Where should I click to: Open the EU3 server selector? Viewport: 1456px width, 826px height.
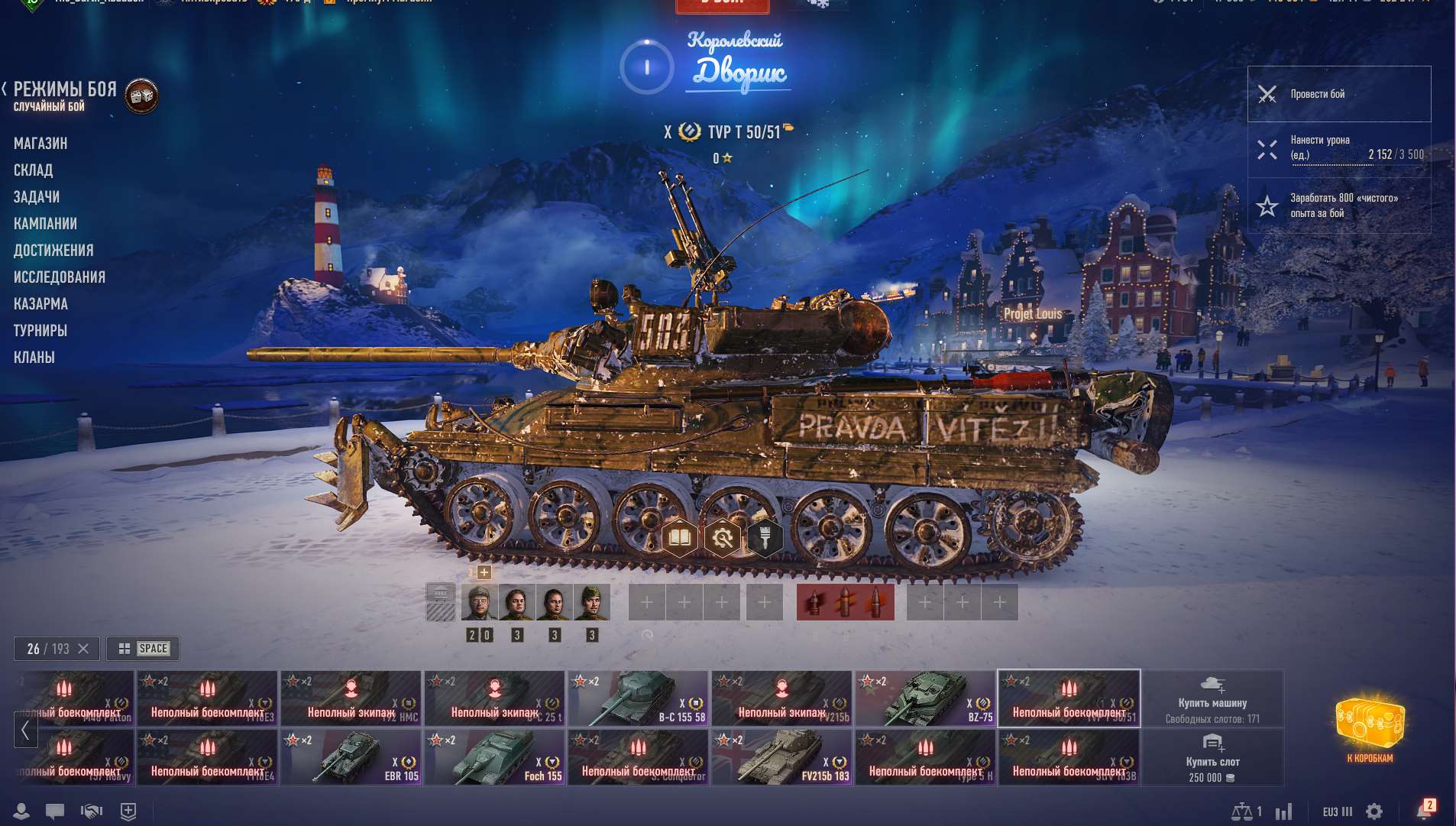[x=1335, y=811]
